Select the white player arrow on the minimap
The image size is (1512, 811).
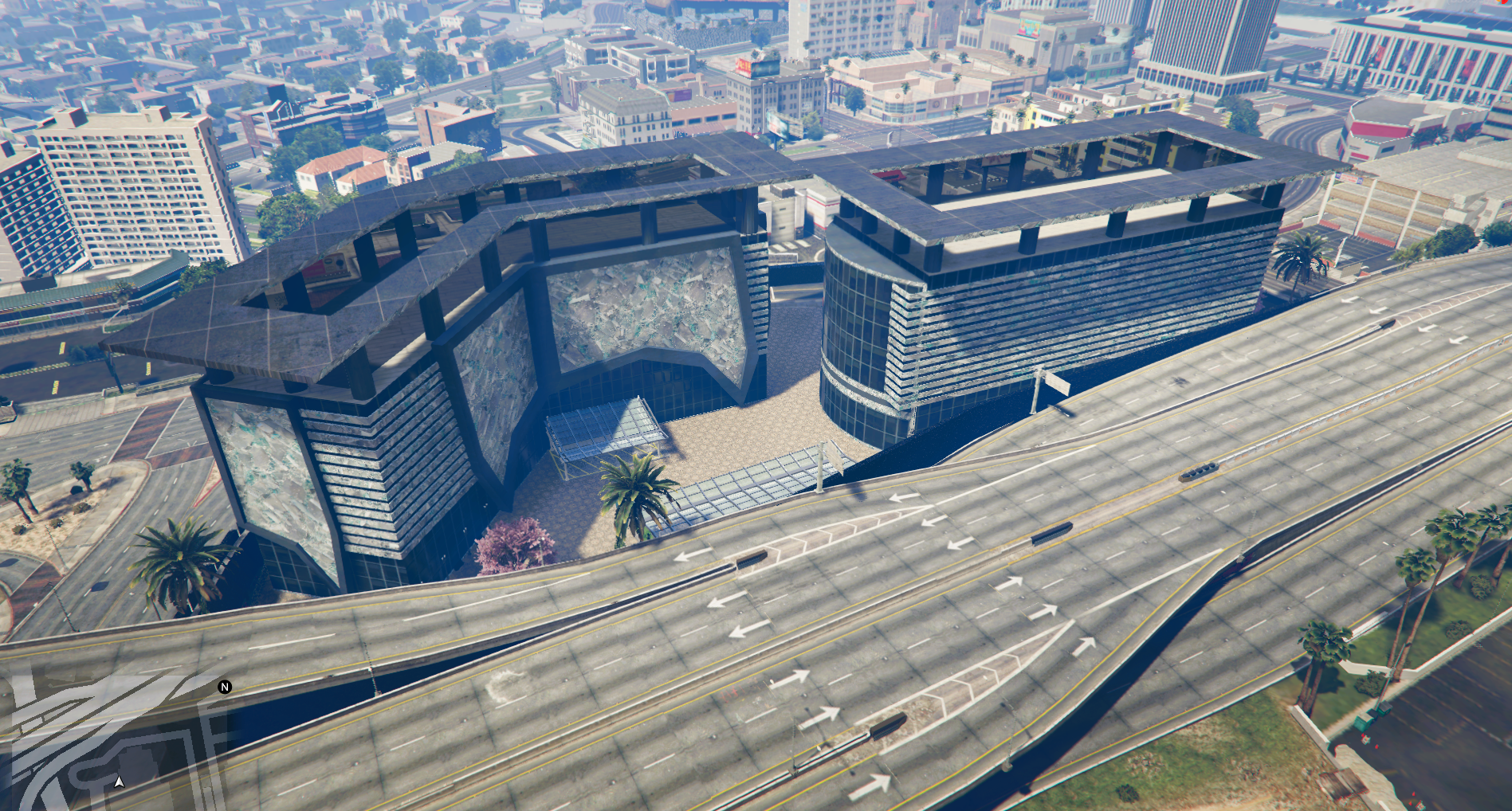pyautogui.click(x=120, y=782)
